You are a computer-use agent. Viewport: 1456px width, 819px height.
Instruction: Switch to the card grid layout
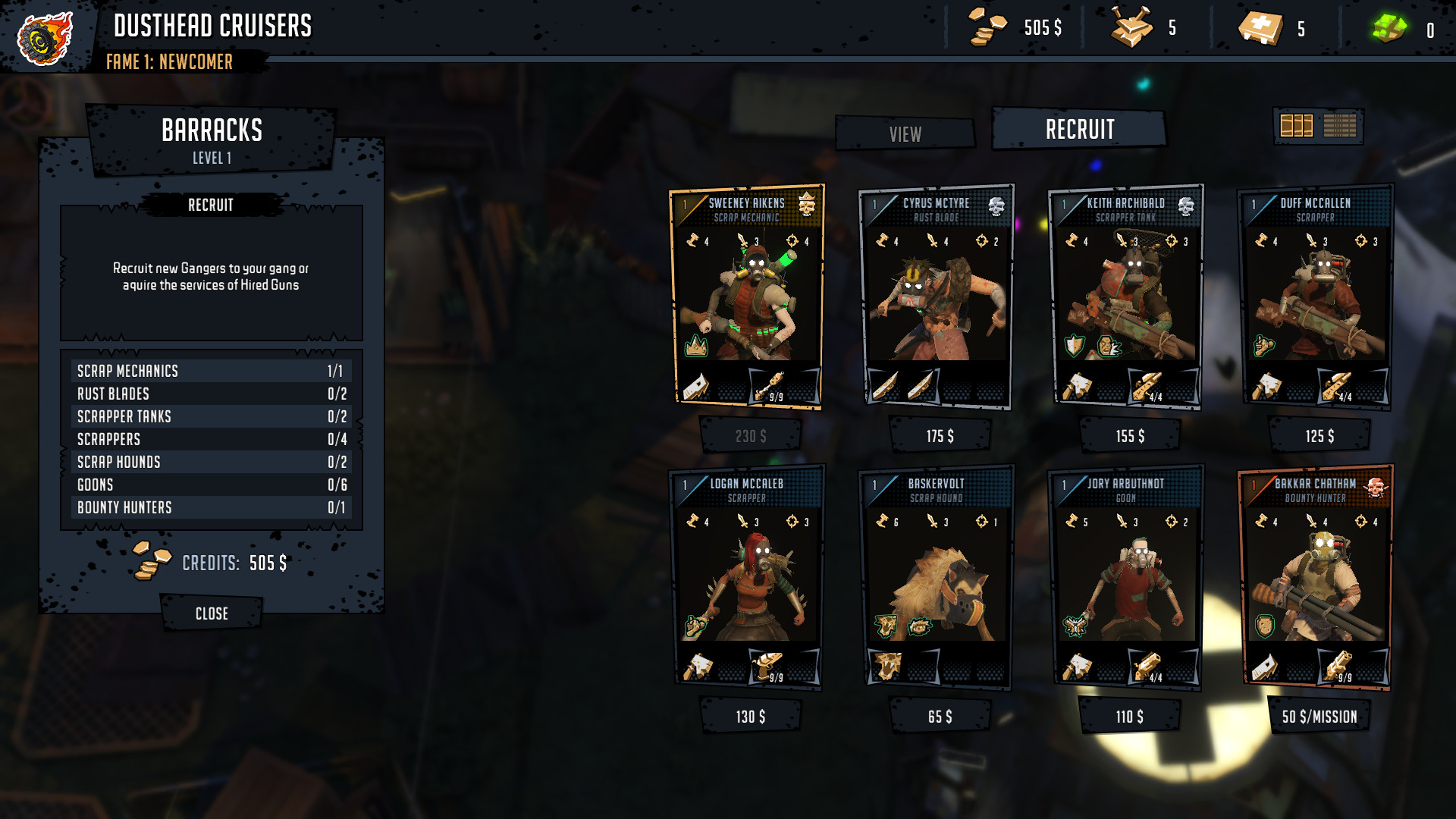1296,126
